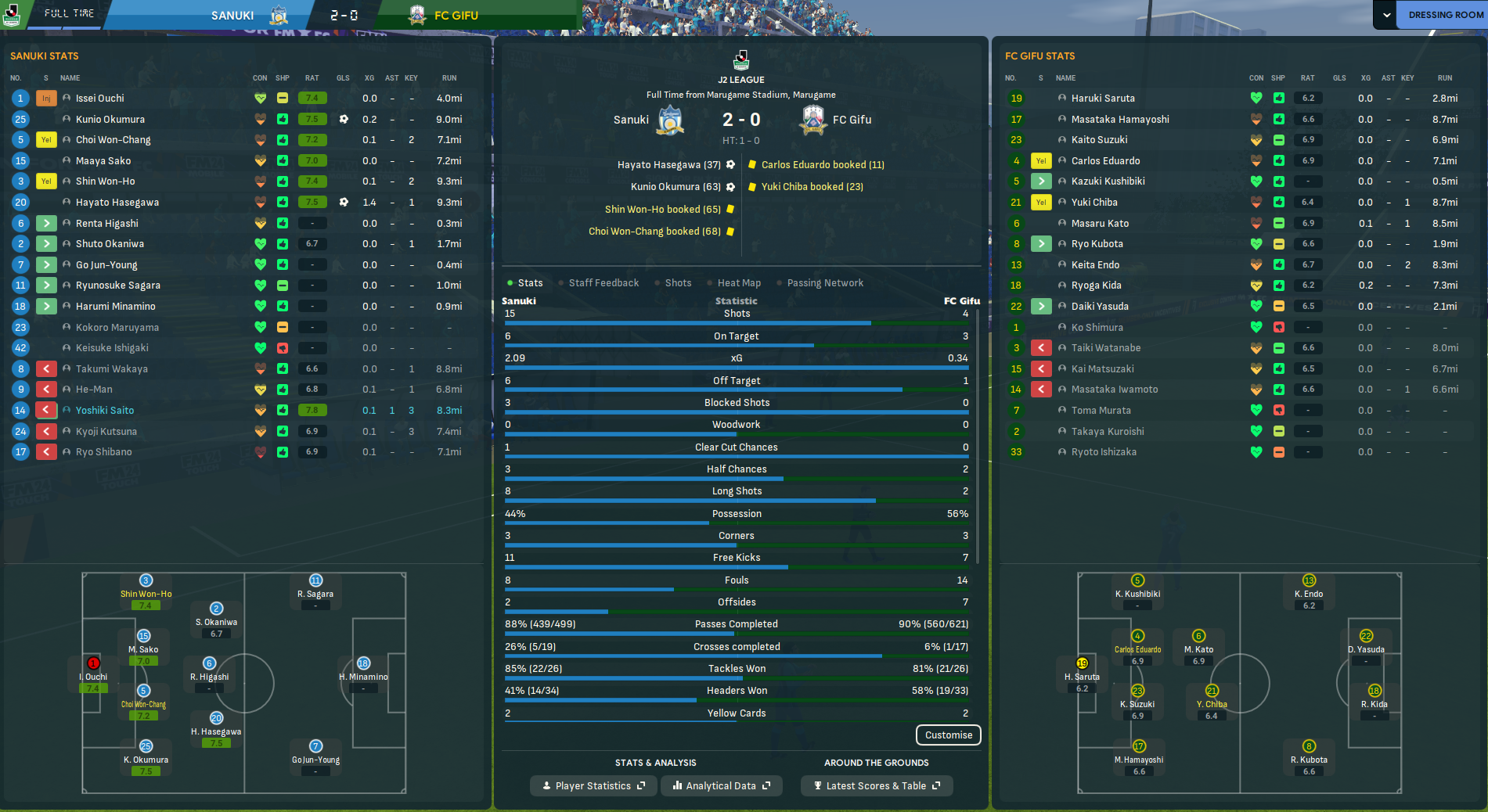This screenshot has width=1488, height=812.
Task: Select the Stats tab
Action: (x=529, y=283)
